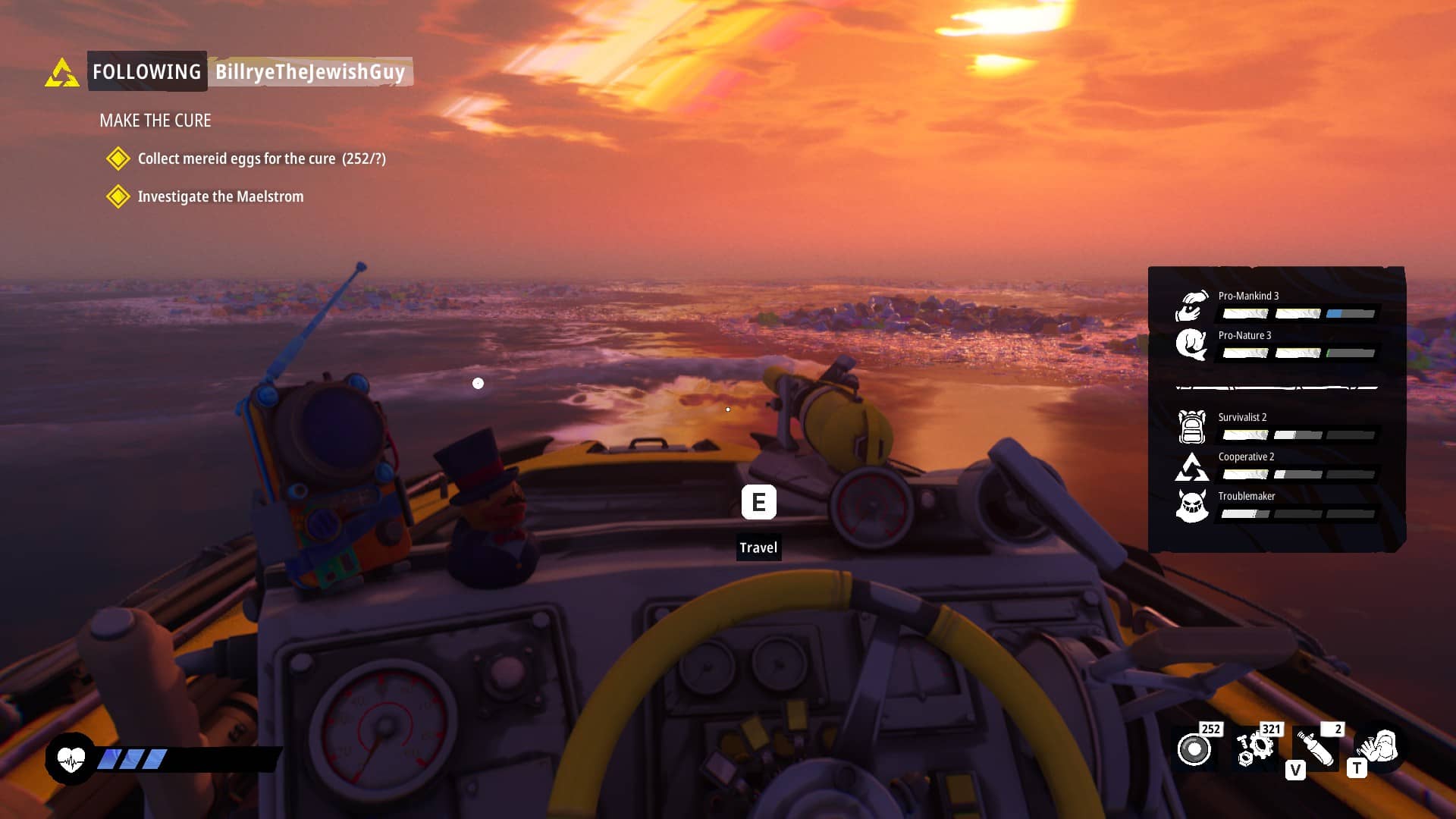This screenshot has height=819, width=1456.
Task: Select the Troublemaker reputation entry
Action: [x=1278, y=504]
